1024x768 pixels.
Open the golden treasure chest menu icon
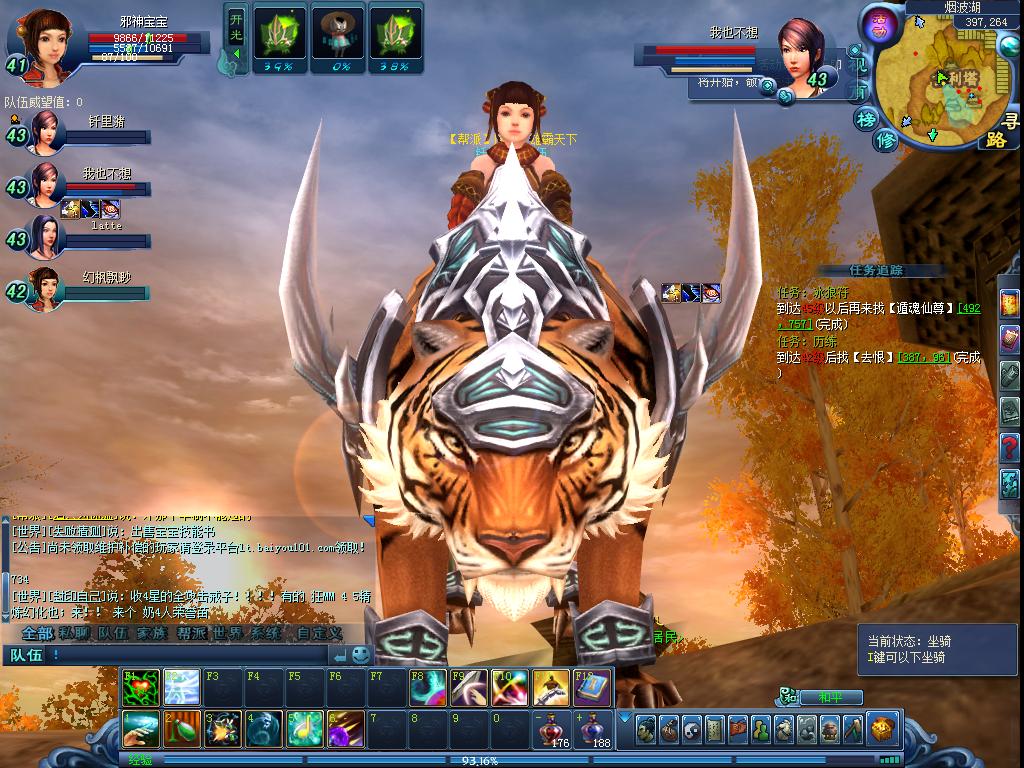point(881,728)
